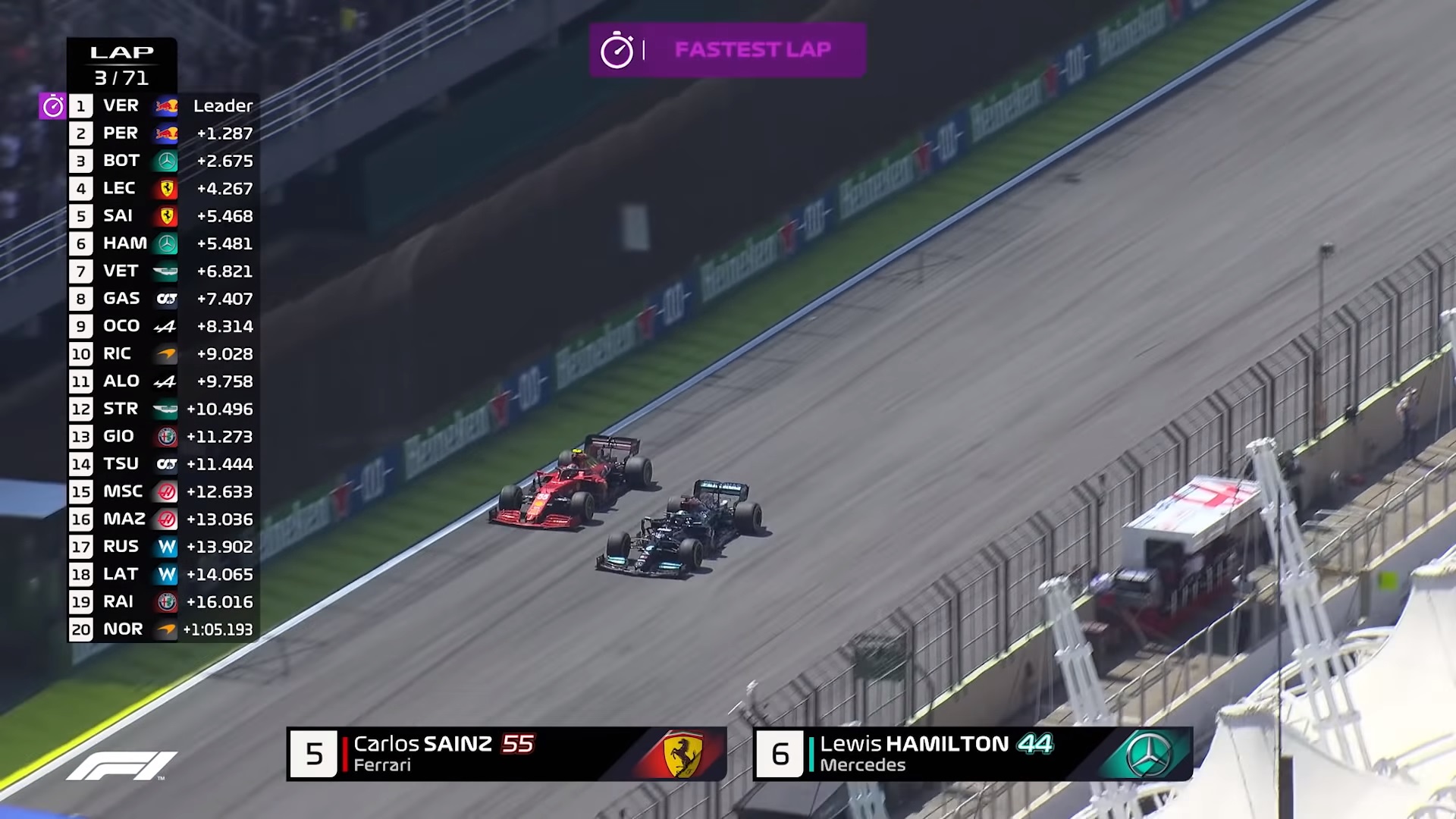Image resolution: width=1456 pixels, height=819 pixels.
Task: Click the purple fastest lap stopwatch beside VER
Action: tap(53, 106)
